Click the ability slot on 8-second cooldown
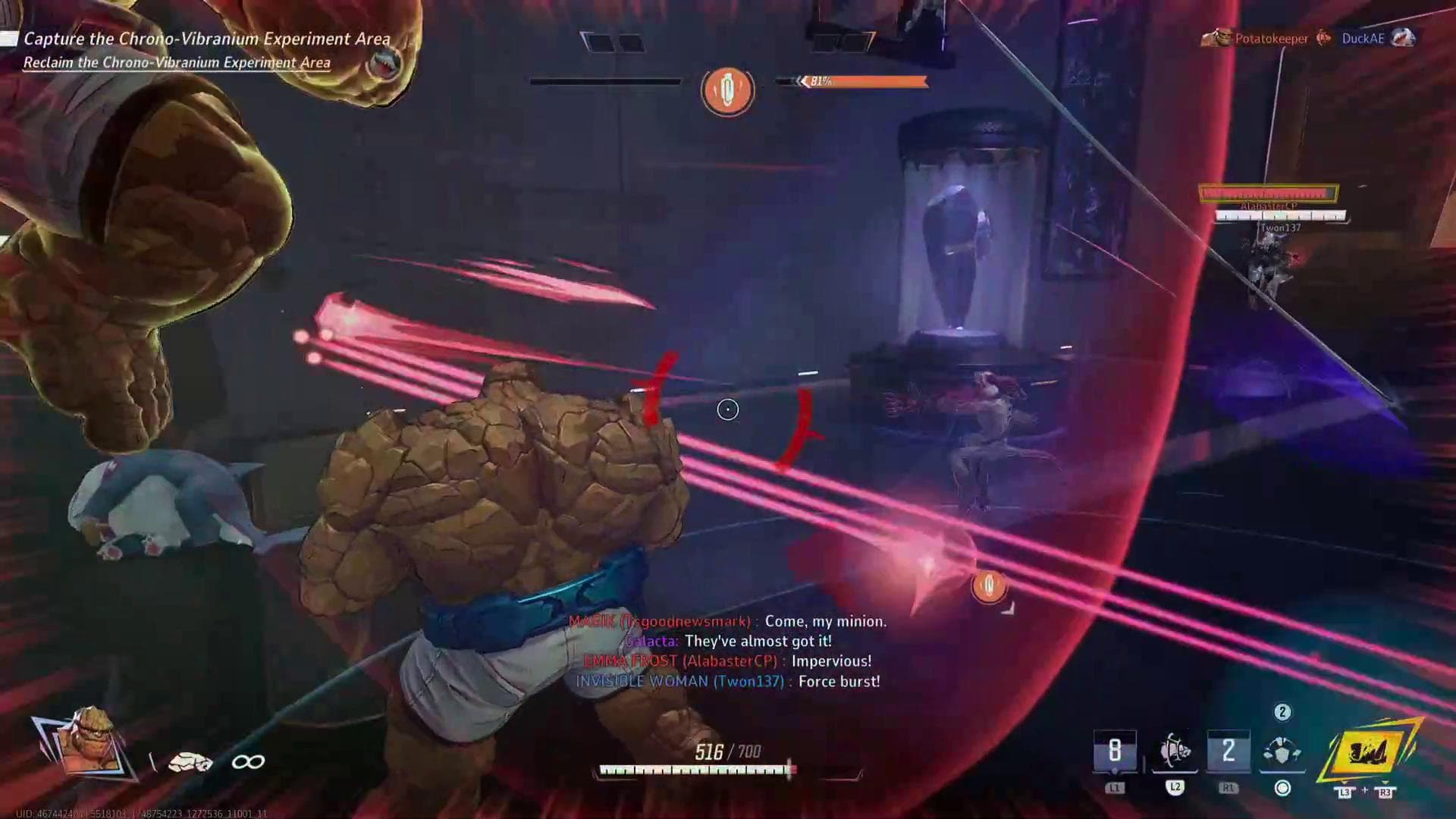The height and width of the screenshot is (819, 1456). (x=1115, y=752)
